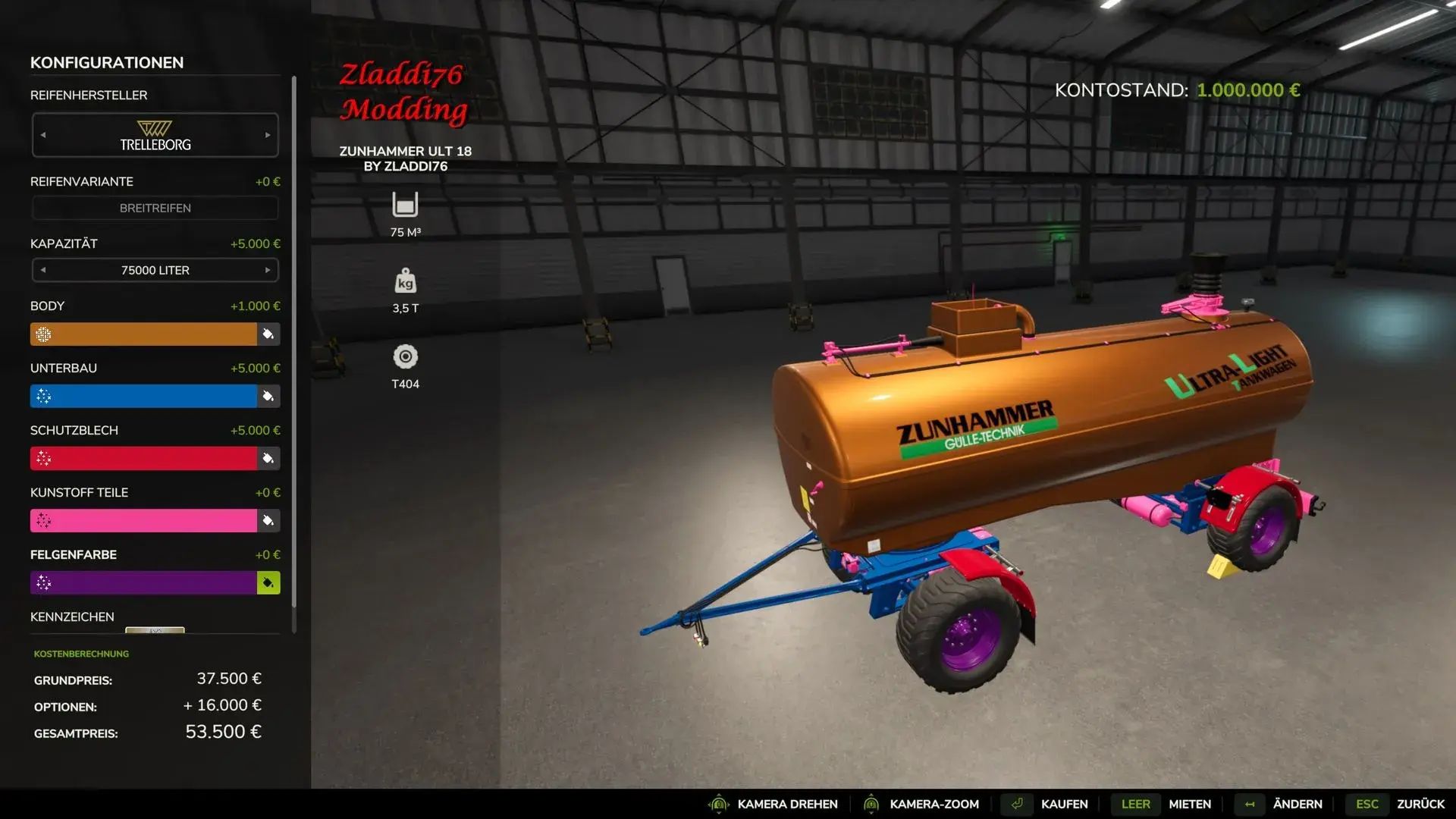Click the Ändern change option
The width and height of the screenshot is (1456, 819).
click(1297, 804)
